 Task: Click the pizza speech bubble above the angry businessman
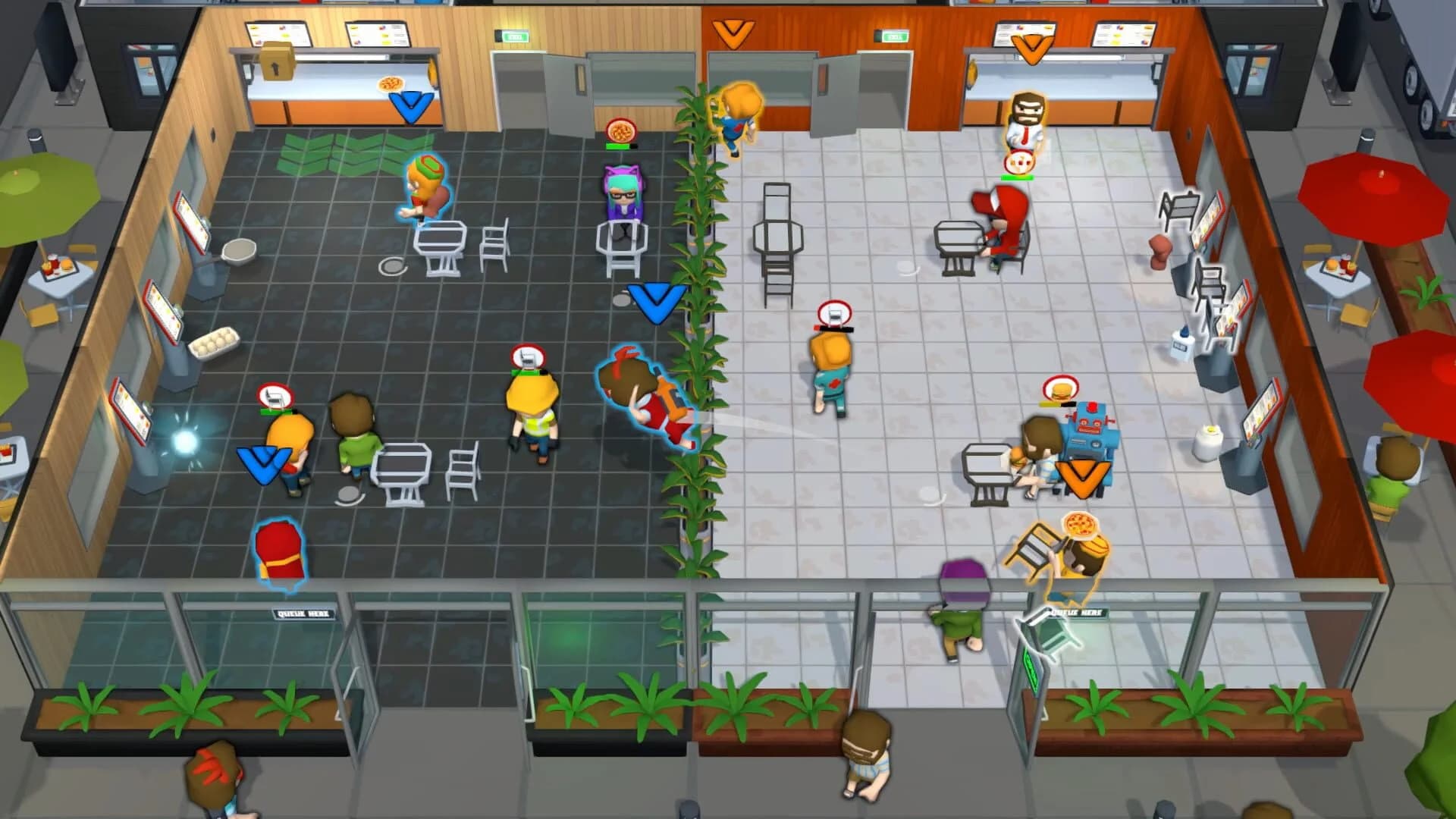[1019, 162]
